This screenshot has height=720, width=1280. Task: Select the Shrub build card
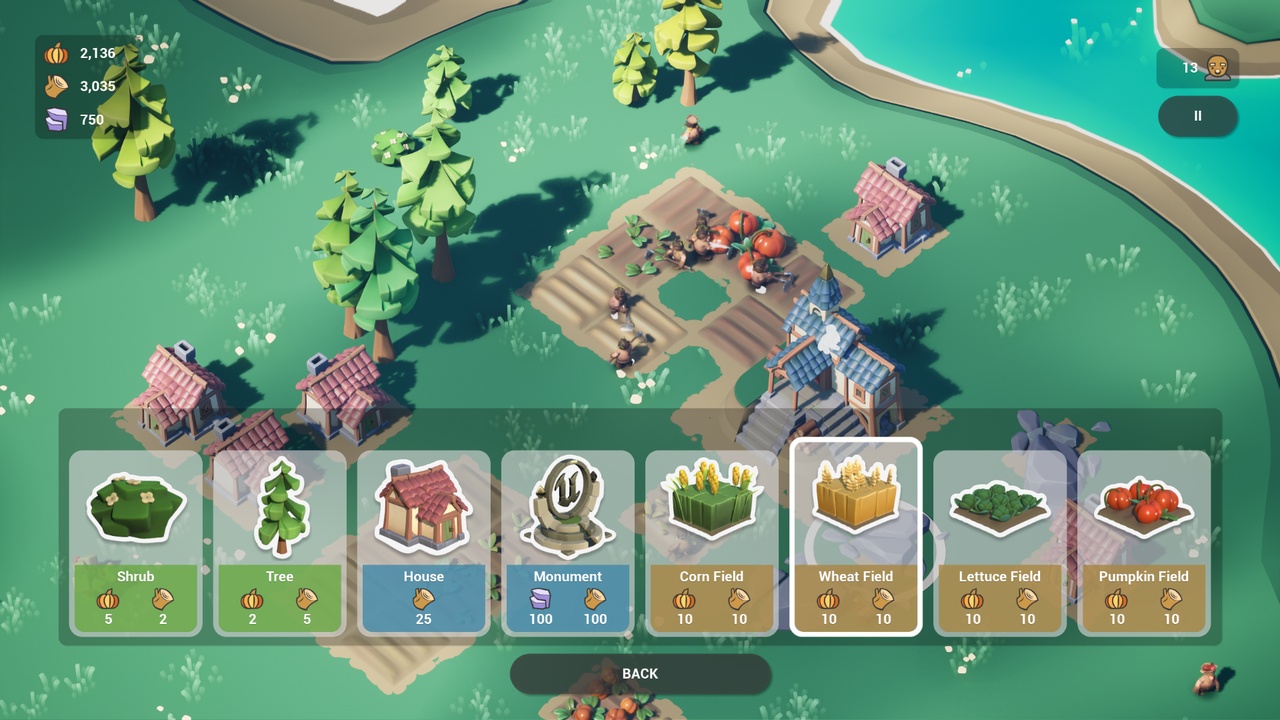(136, 542)
